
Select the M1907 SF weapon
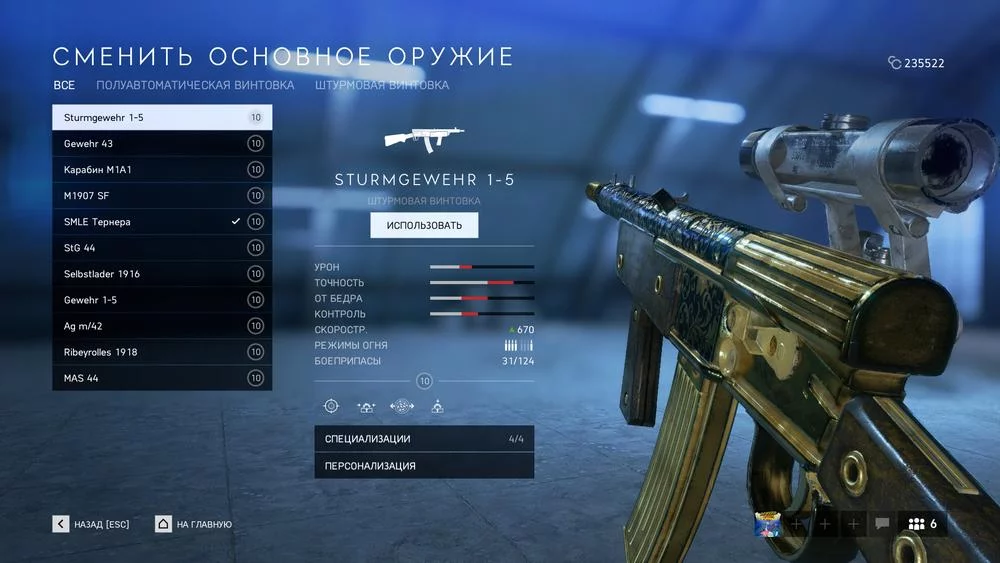[160, 195]
